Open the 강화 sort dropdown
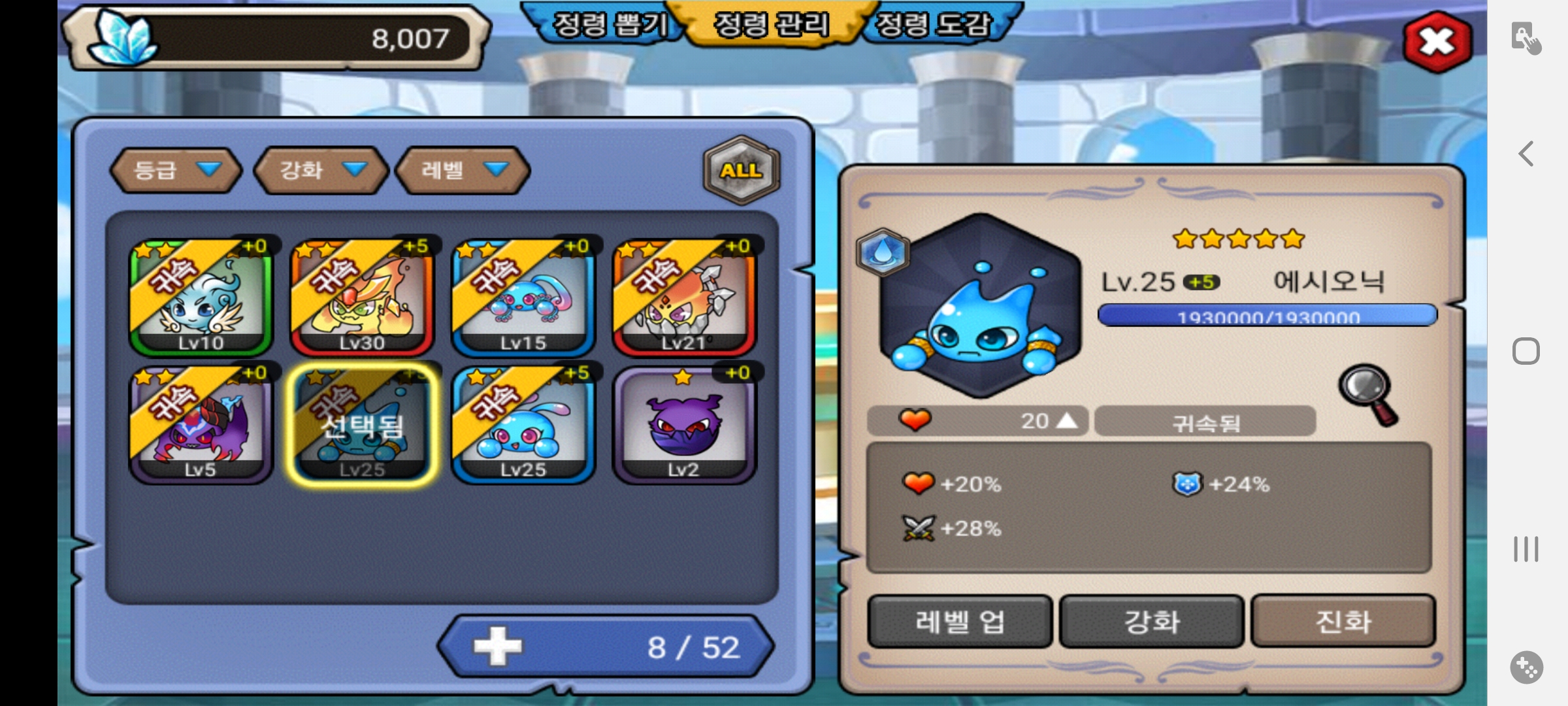 point(321,170)
